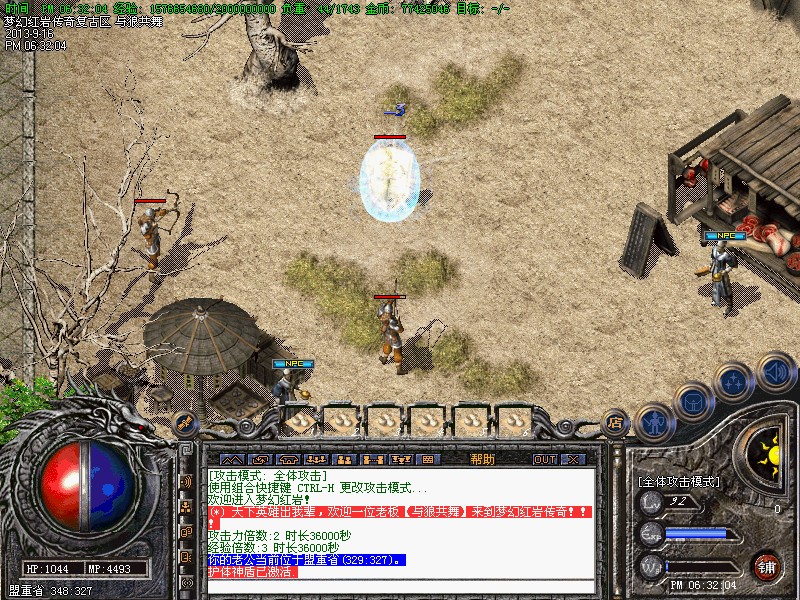Click the red 铺 stall button
The image size is (800, 600).
[x=766, y=566]
